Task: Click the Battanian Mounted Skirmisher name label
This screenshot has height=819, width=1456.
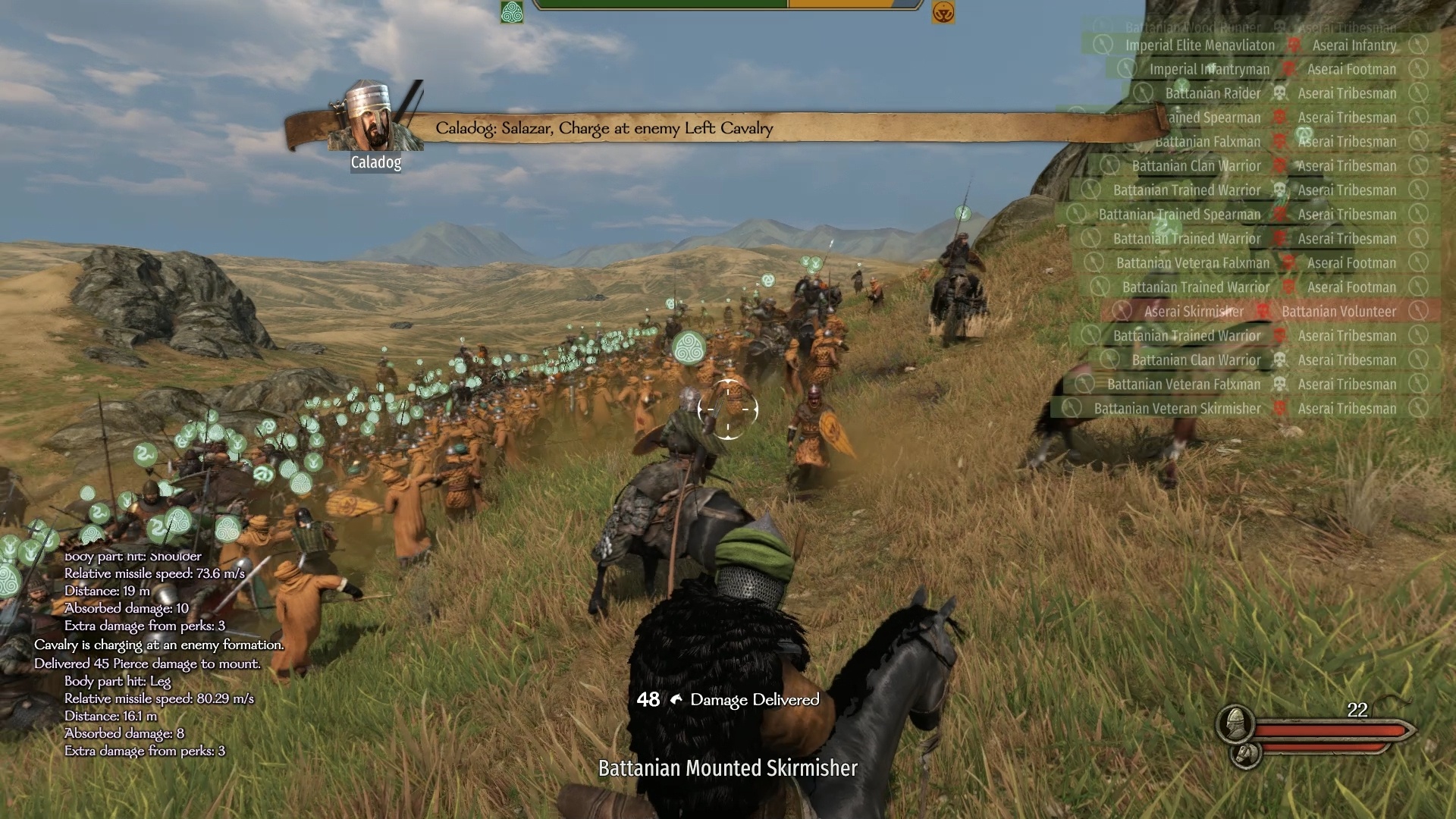Action: [x=726, y=768]
